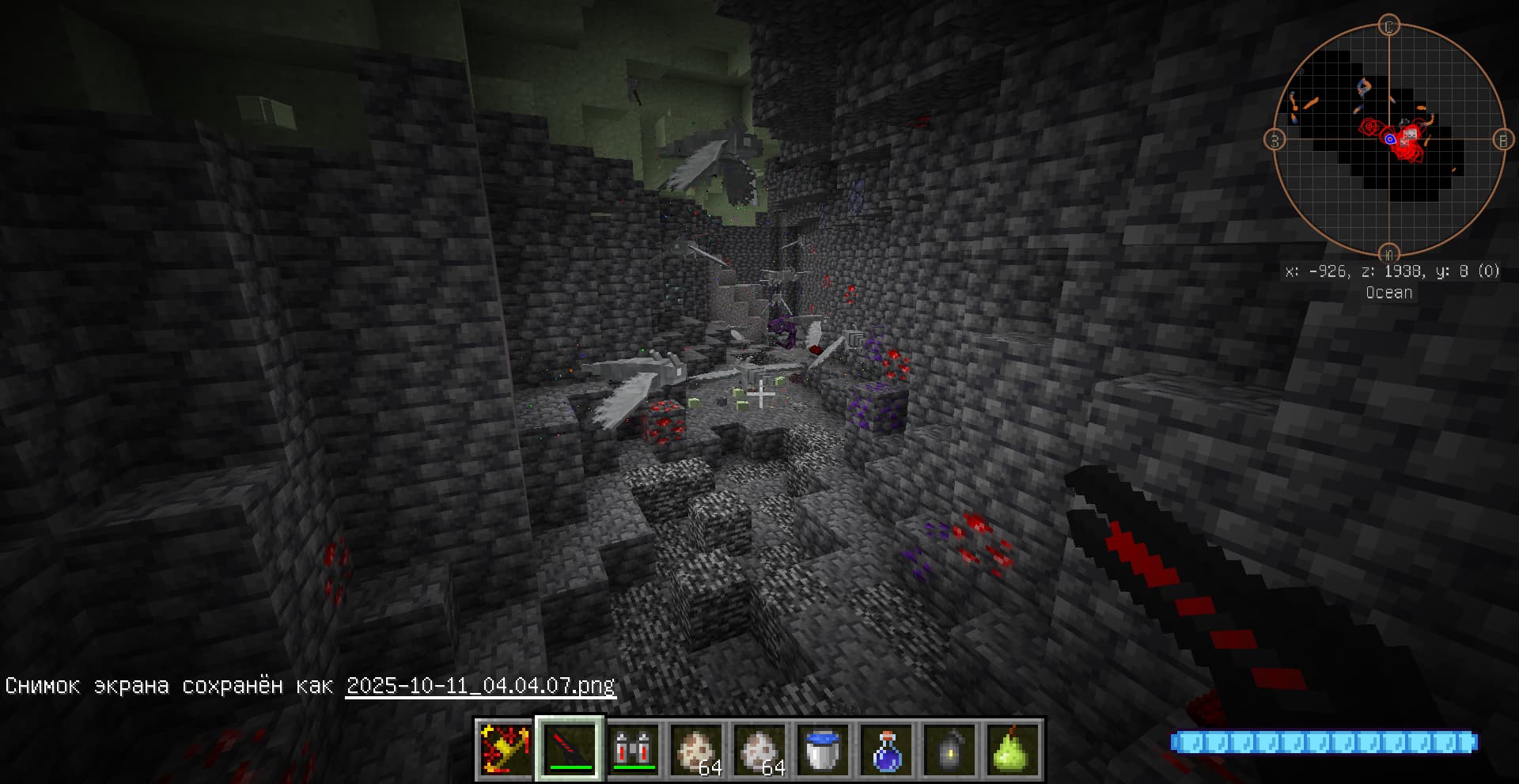Click the circular minimap
The height and width of the screenshot is (784, 1519).
click(x=1389, y=139)
